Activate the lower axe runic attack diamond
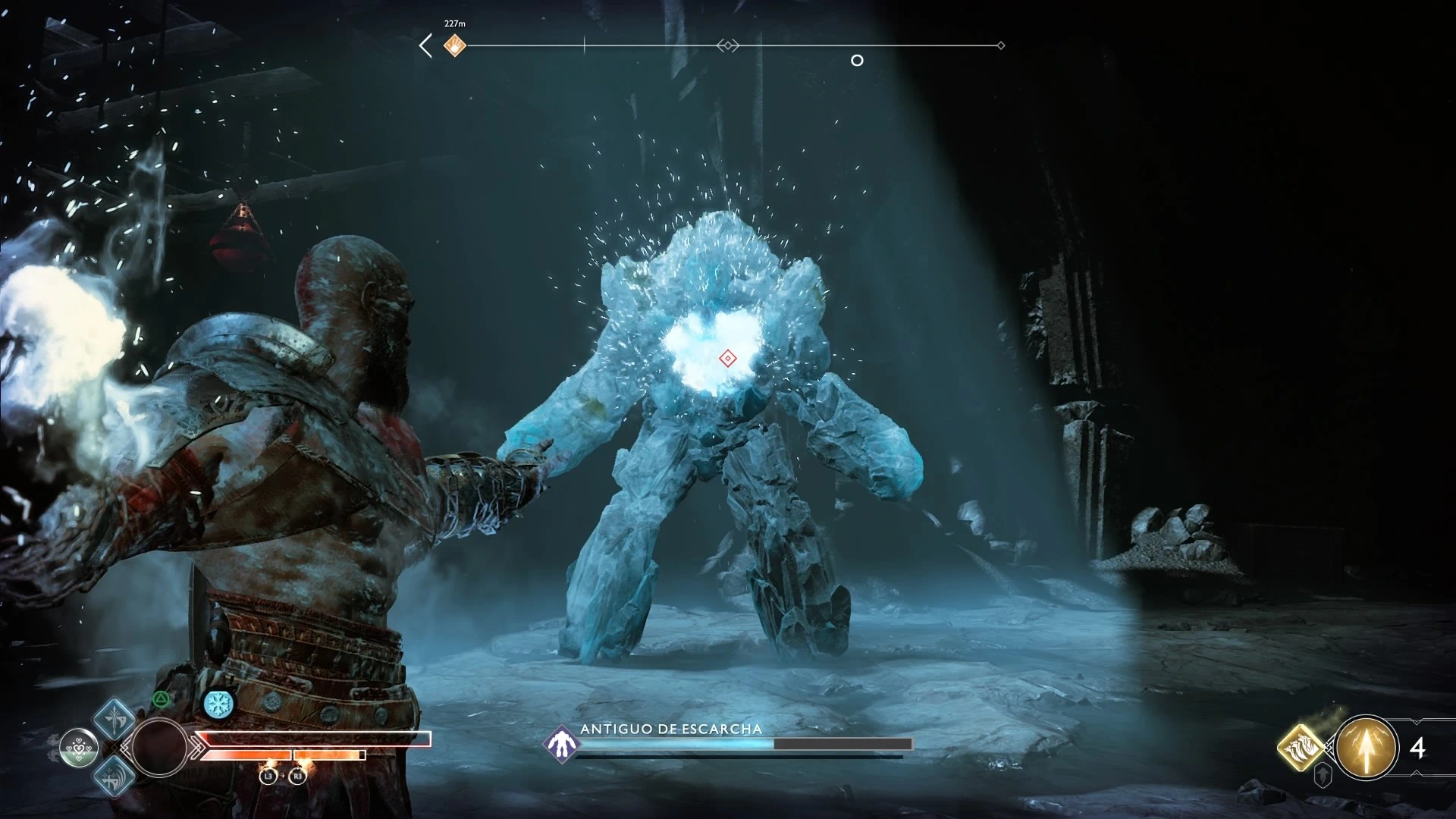 (x=115, y=776)
